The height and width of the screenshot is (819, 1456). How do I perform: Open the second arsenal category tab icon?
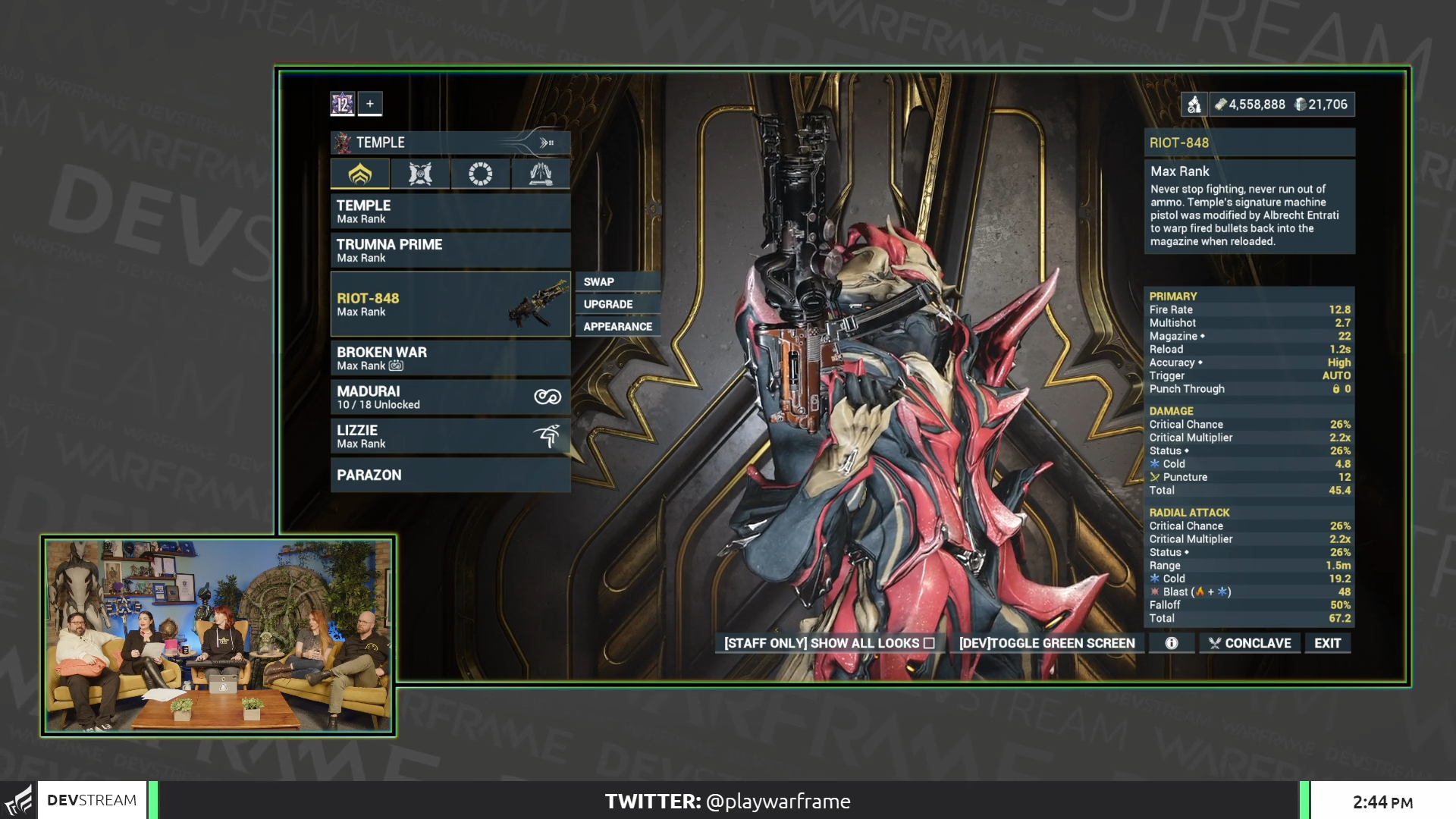pyautogui.click(x=421, y=174)
